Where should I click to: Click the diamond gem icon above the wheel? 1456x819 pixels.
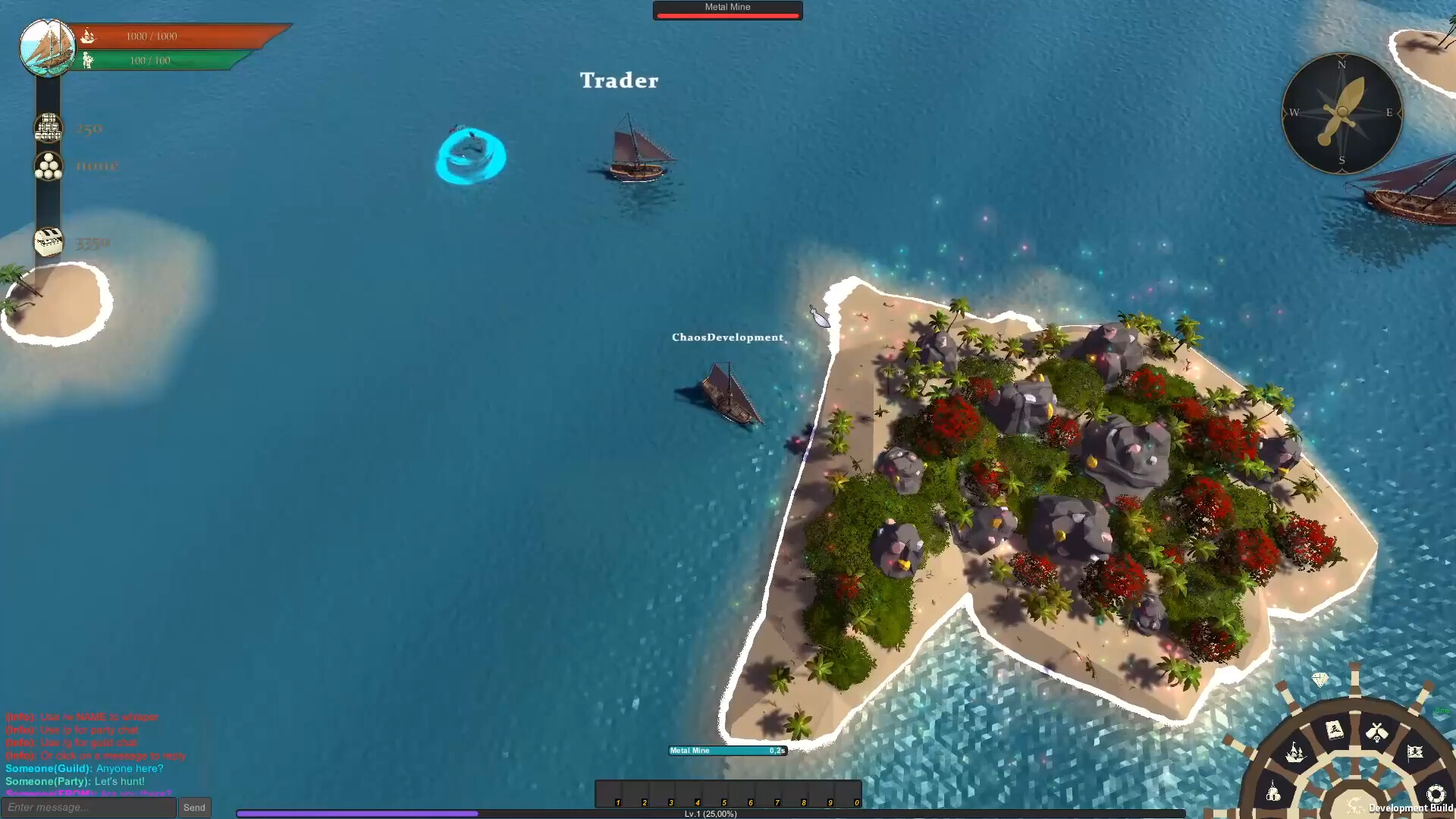tap(1320, 680)
